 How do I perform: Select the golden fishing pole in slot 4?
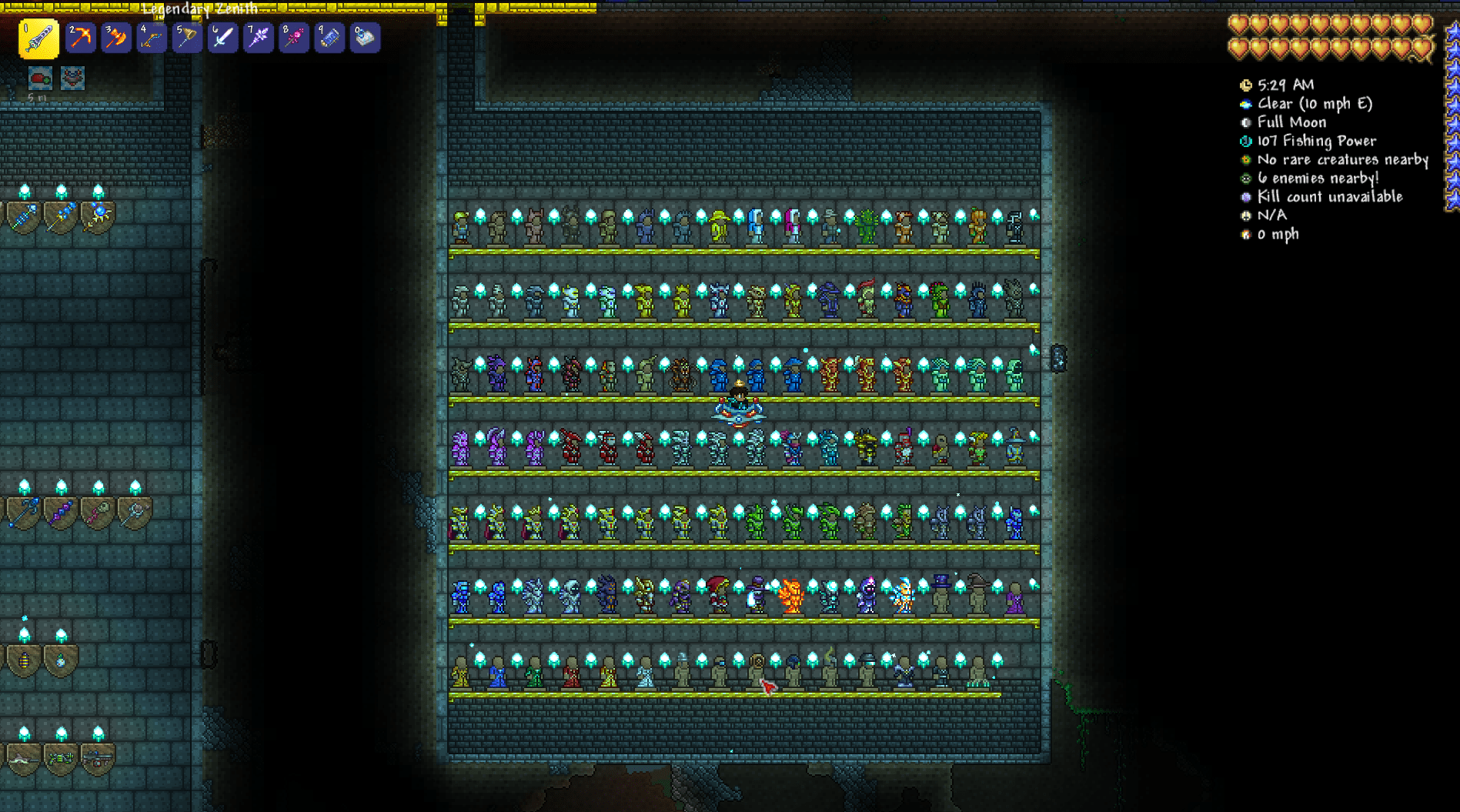151,38
